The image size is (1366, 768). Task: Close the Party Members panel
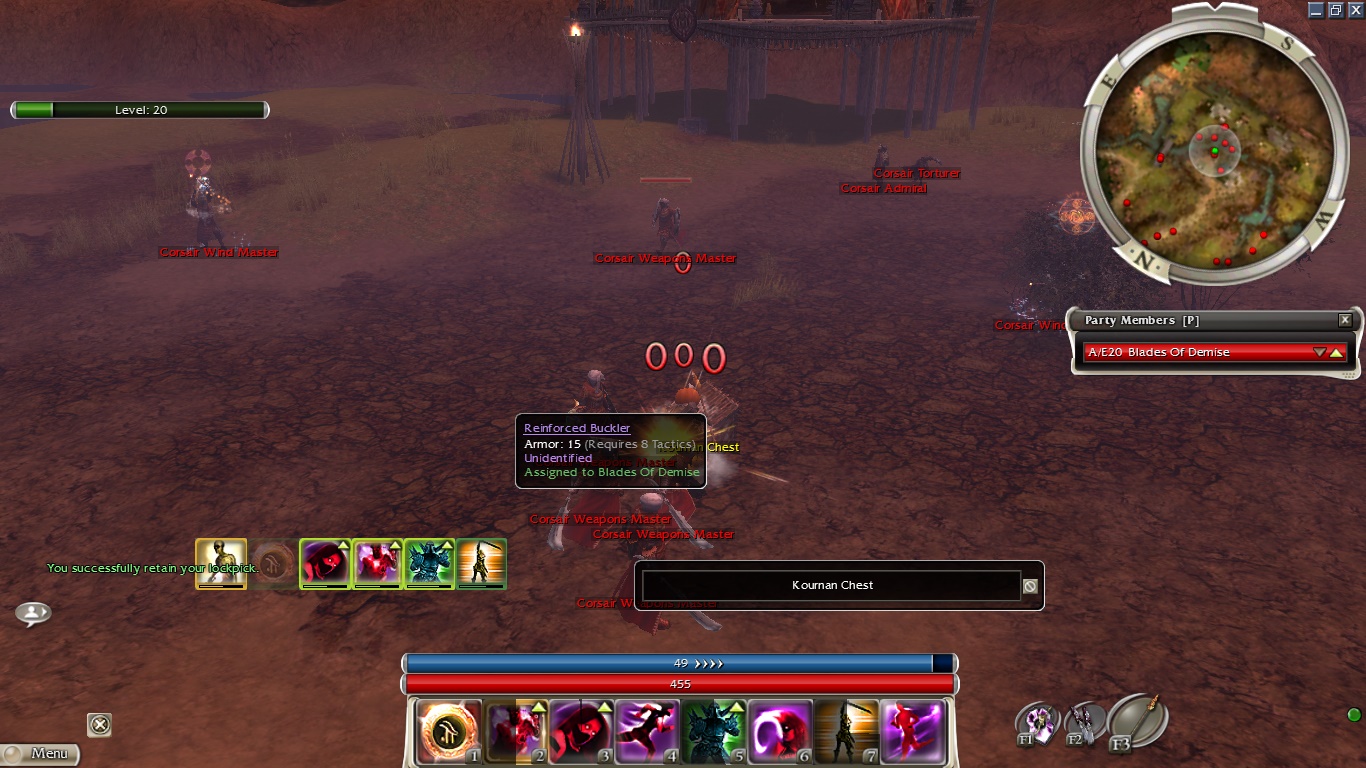coord(1345,320)
